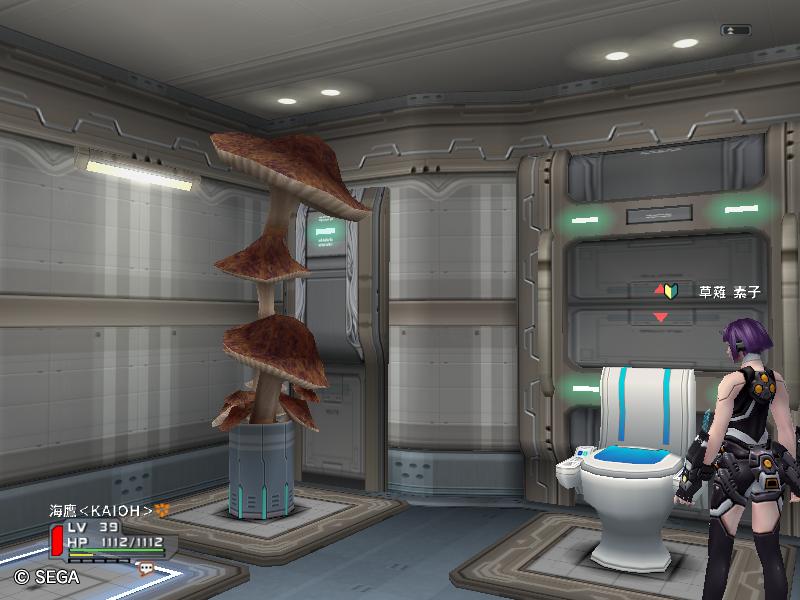Viewport: 800px width, 600px height.
Task: Click the chat speech bubble icon
Action: pyautogui.click(x=146, y=567)
